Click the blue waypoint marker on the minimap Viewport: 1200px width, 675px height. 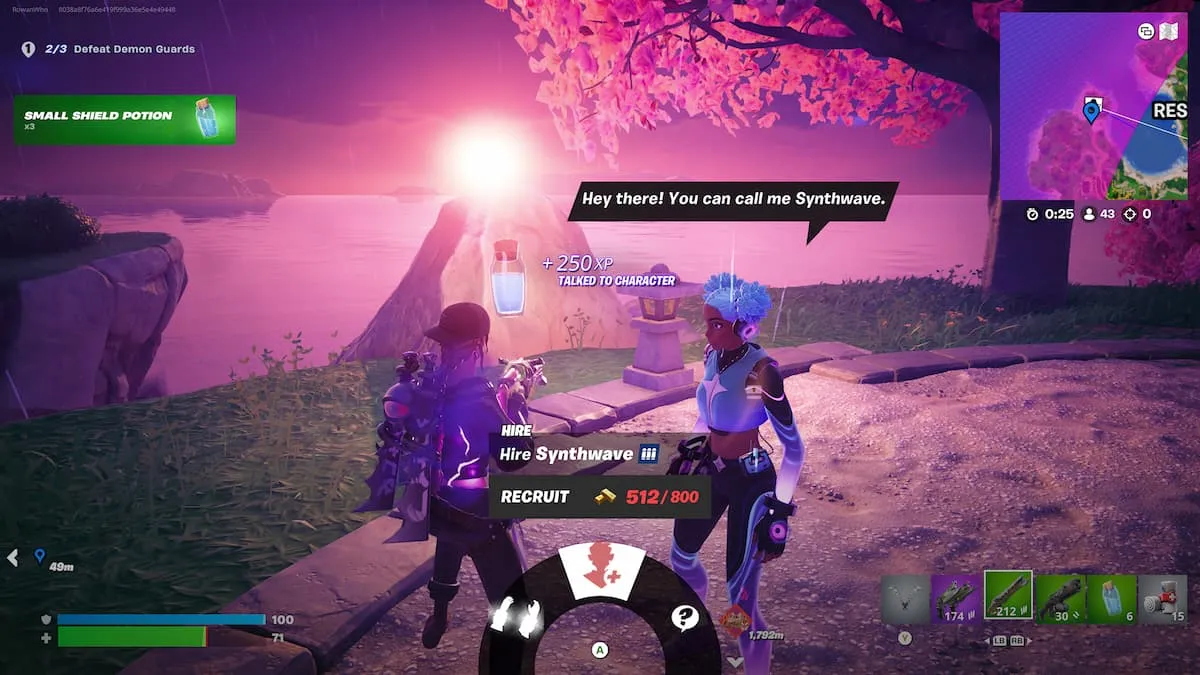[1091, 110]
